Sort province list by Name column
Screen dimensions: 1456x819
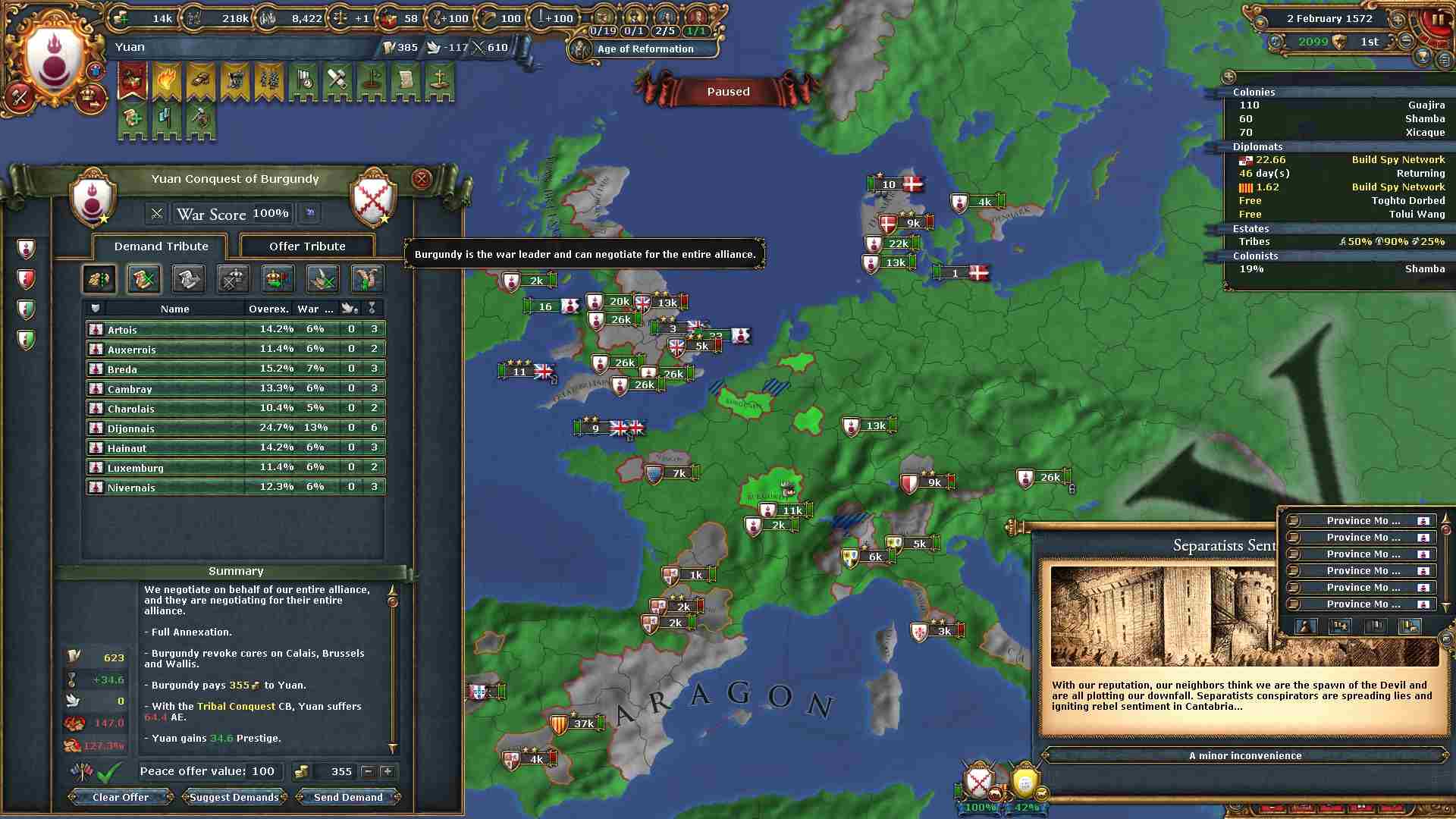coord(174,309)
